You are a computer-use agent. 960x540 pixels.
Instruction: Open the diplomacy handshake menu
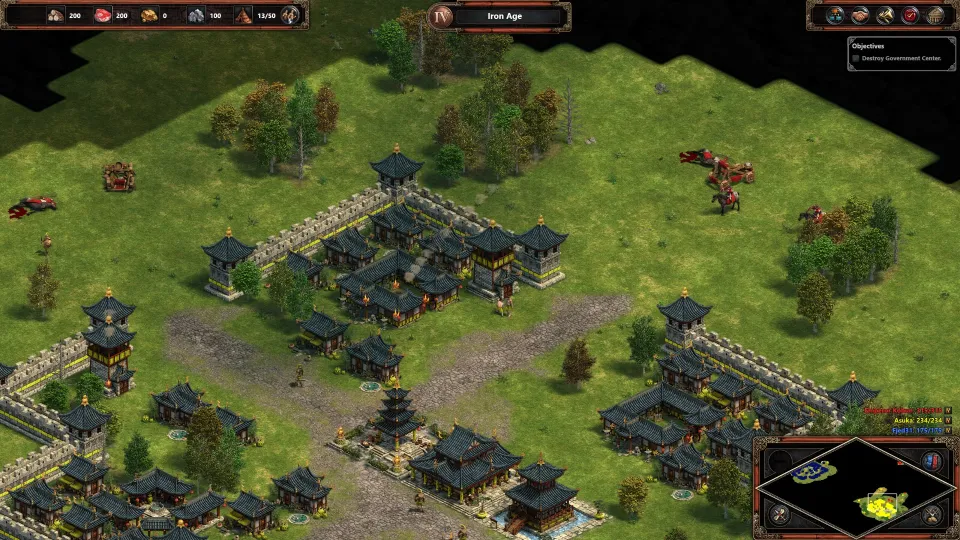[x=861, y=15]
